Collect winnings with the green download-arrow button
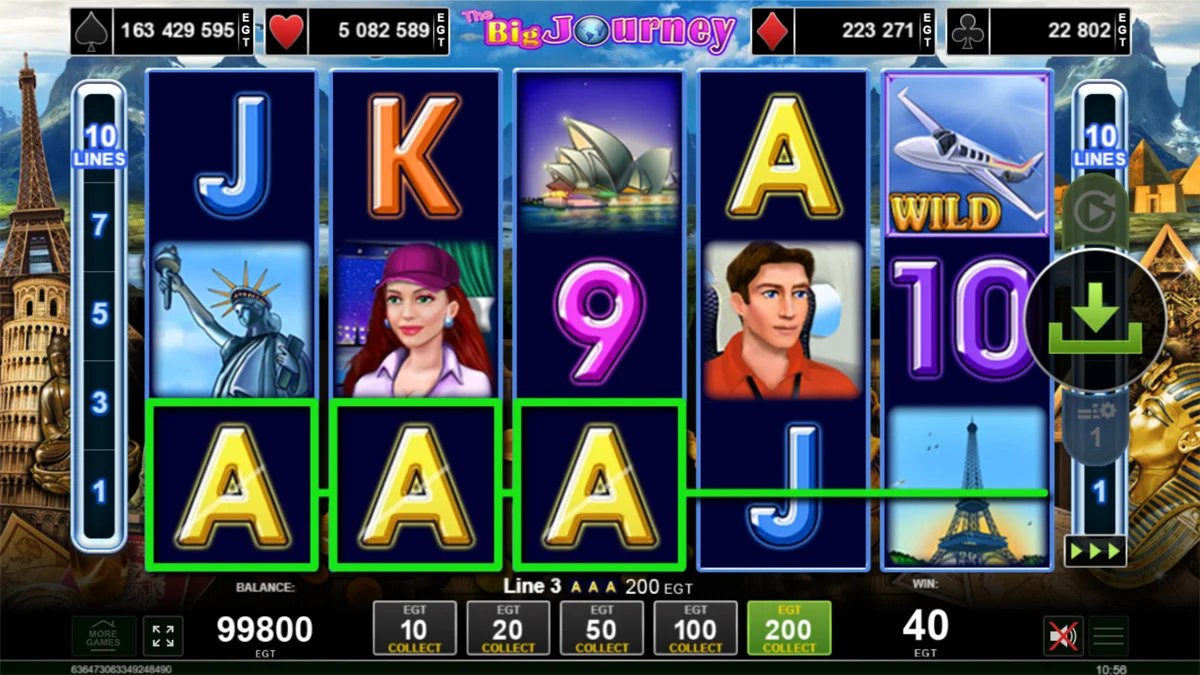The width and height of the screenshot is (1200, 675). 1095,319
